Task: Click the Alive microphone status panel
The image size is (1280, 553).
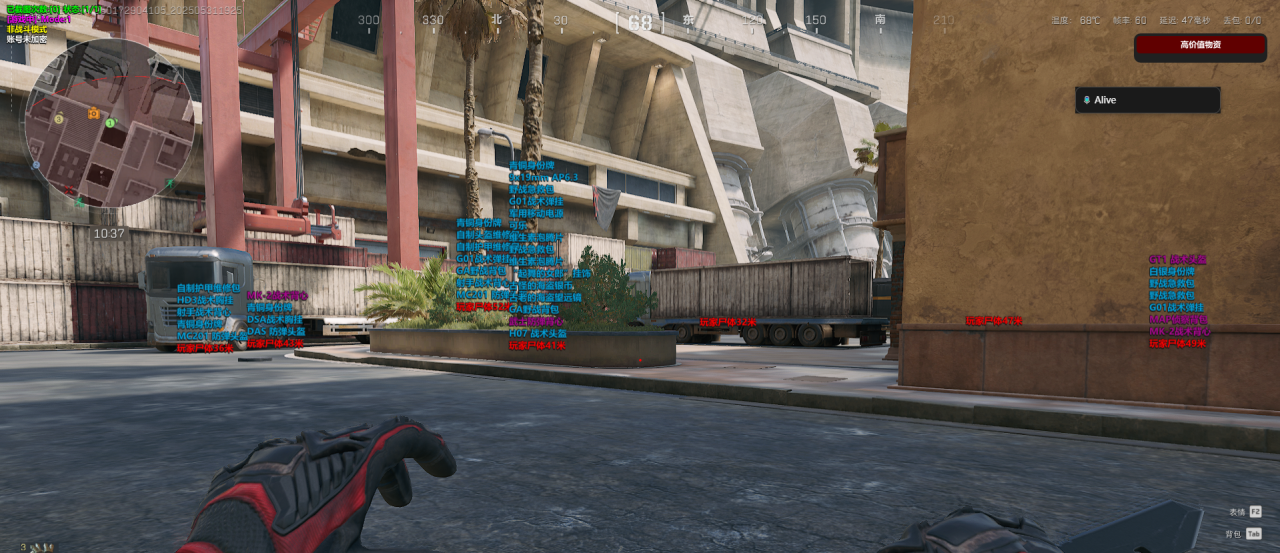Action: [x=1147, y=100]
